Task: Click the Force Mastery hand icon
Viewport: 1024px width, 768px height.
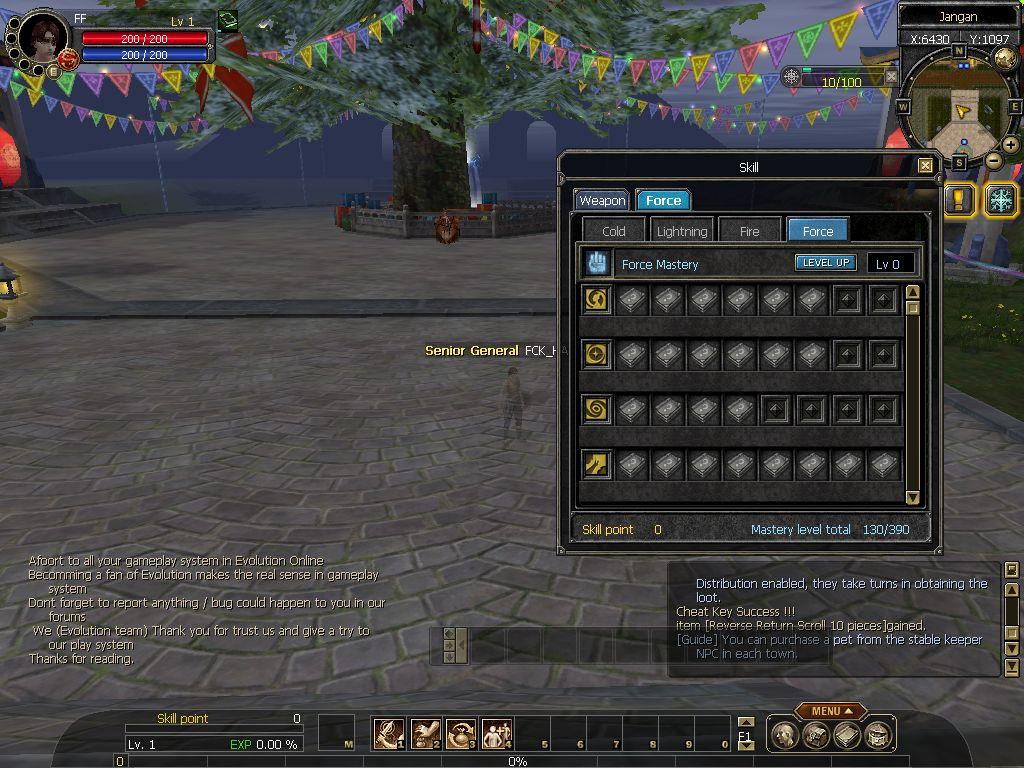Action: click(598, 264)
